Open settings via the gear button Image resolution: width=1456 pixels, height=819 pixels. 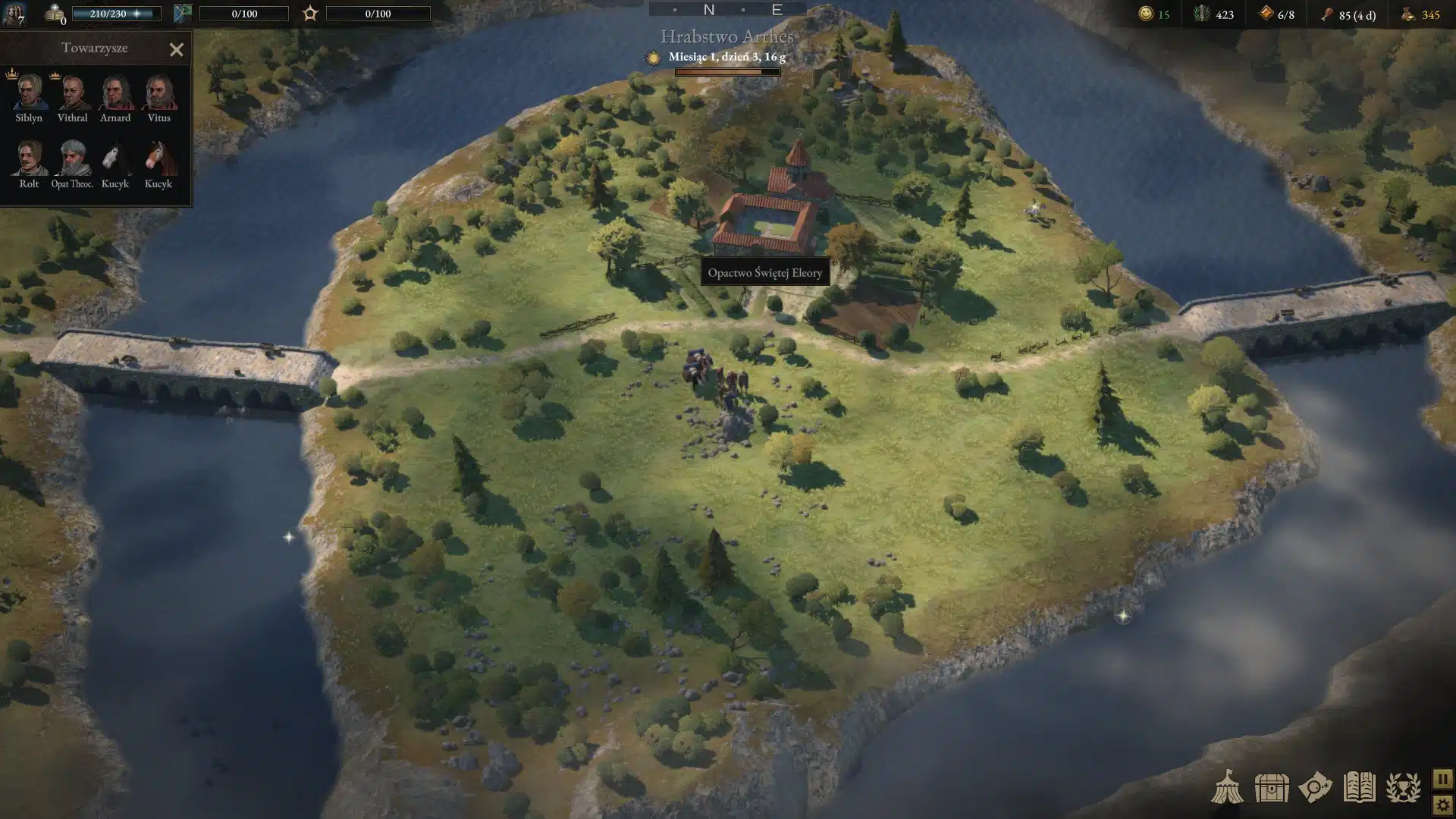[1442, 805]
